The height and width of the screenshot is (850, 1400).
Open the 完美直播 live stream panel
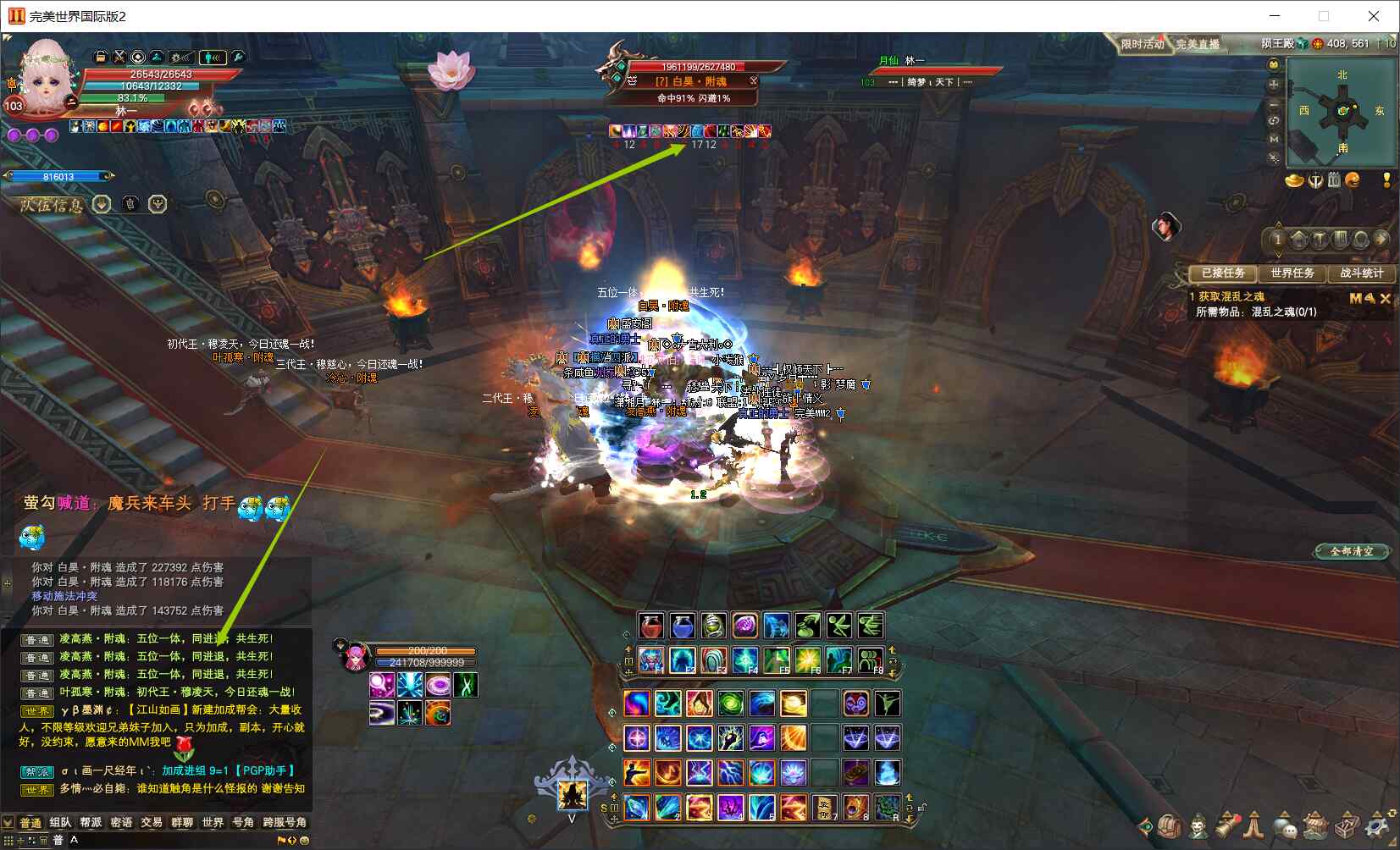pos(1198,44)
